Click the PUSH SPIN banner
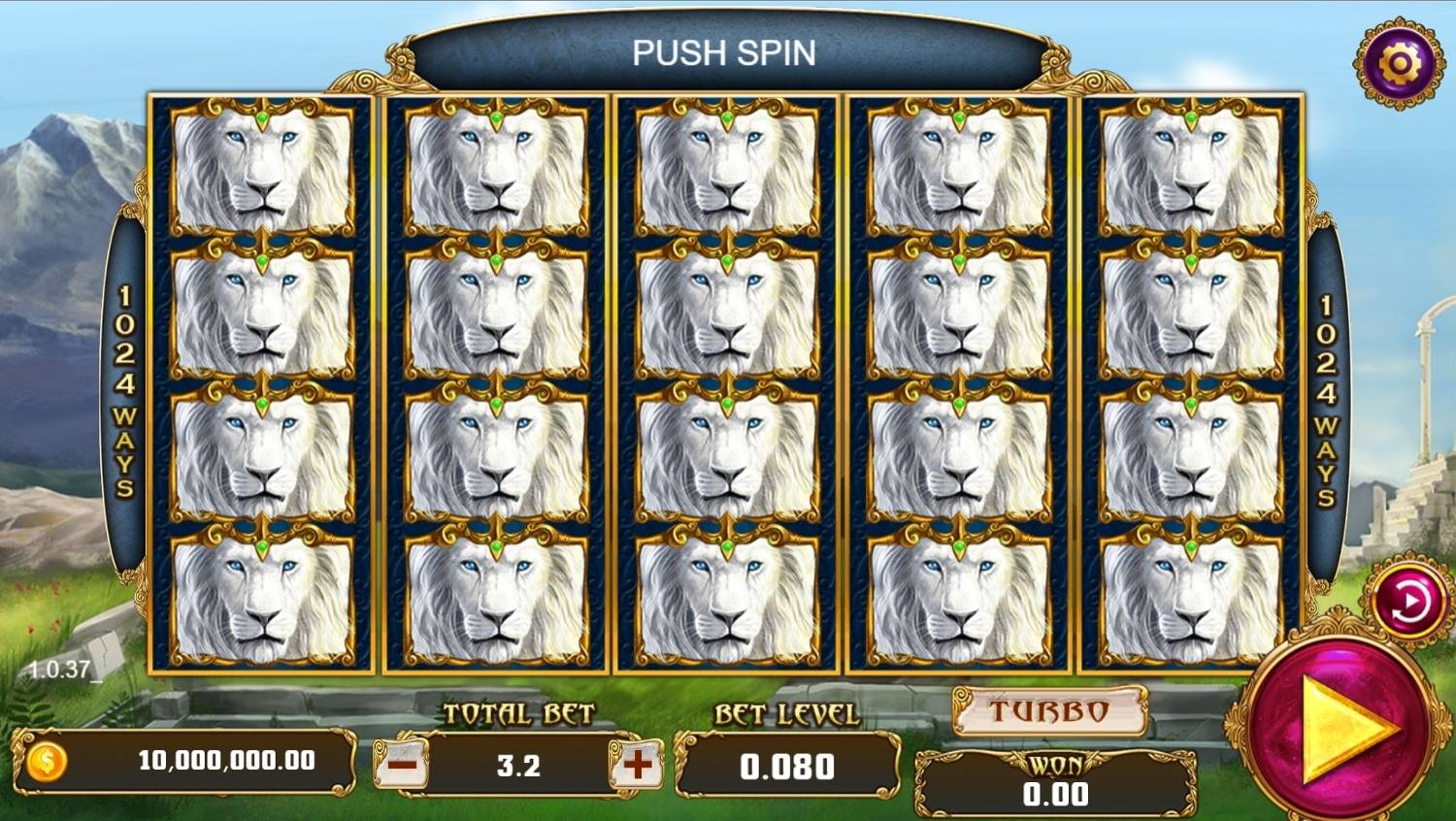1456x821 pixels. (x=726, y=52)
